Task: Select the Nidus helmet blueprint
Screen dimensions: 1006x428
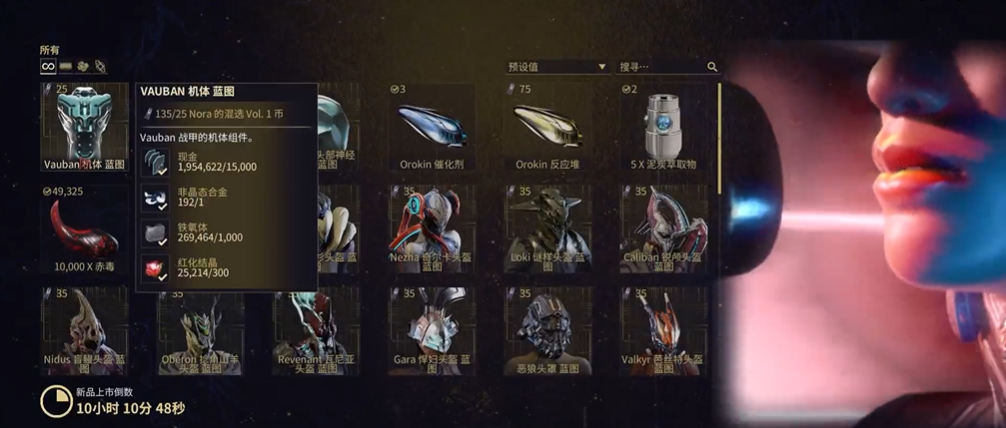Action: 84,332
